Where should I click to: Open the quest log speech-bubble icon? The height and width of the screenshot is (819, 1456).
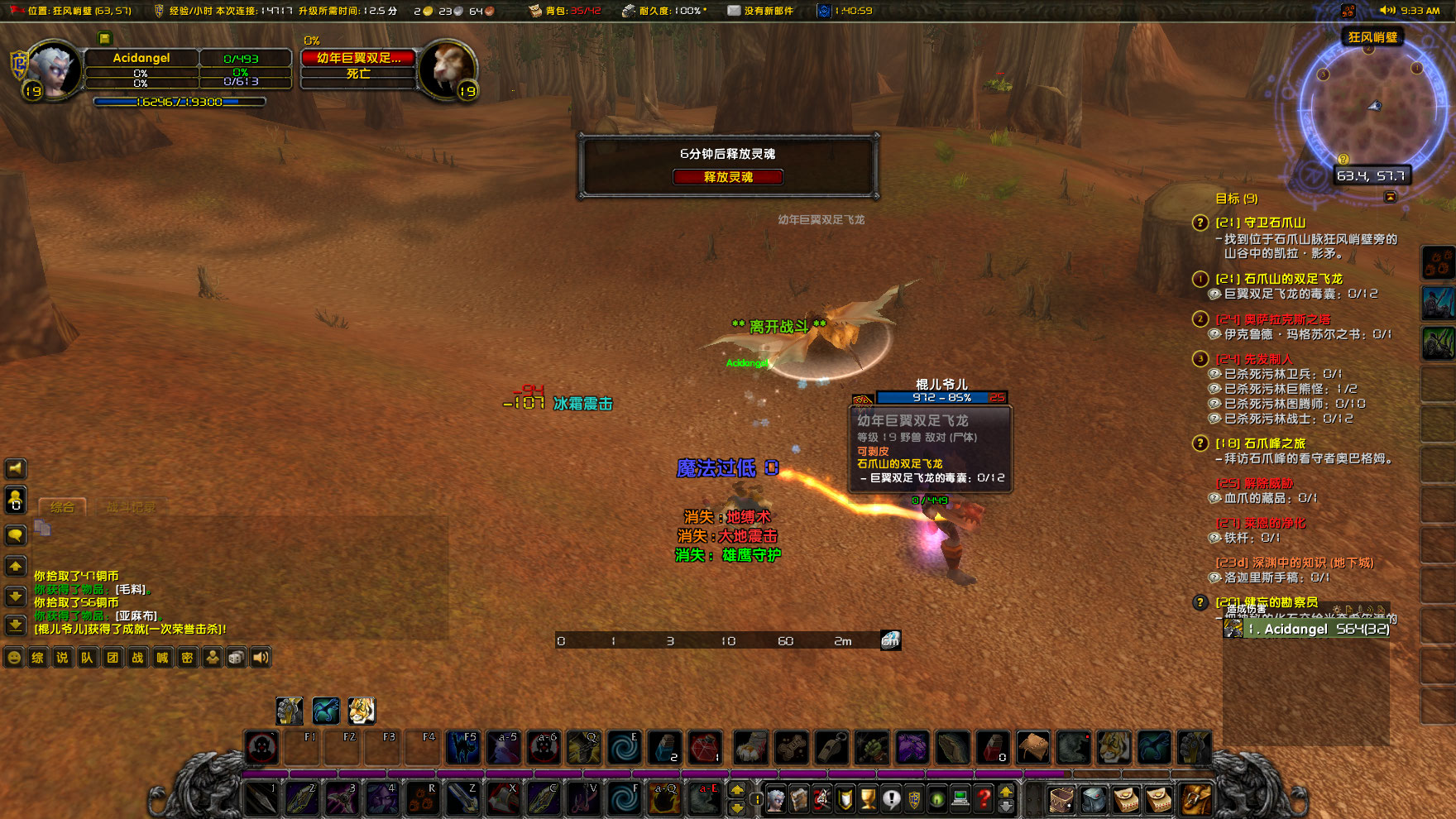click(891, 799)
